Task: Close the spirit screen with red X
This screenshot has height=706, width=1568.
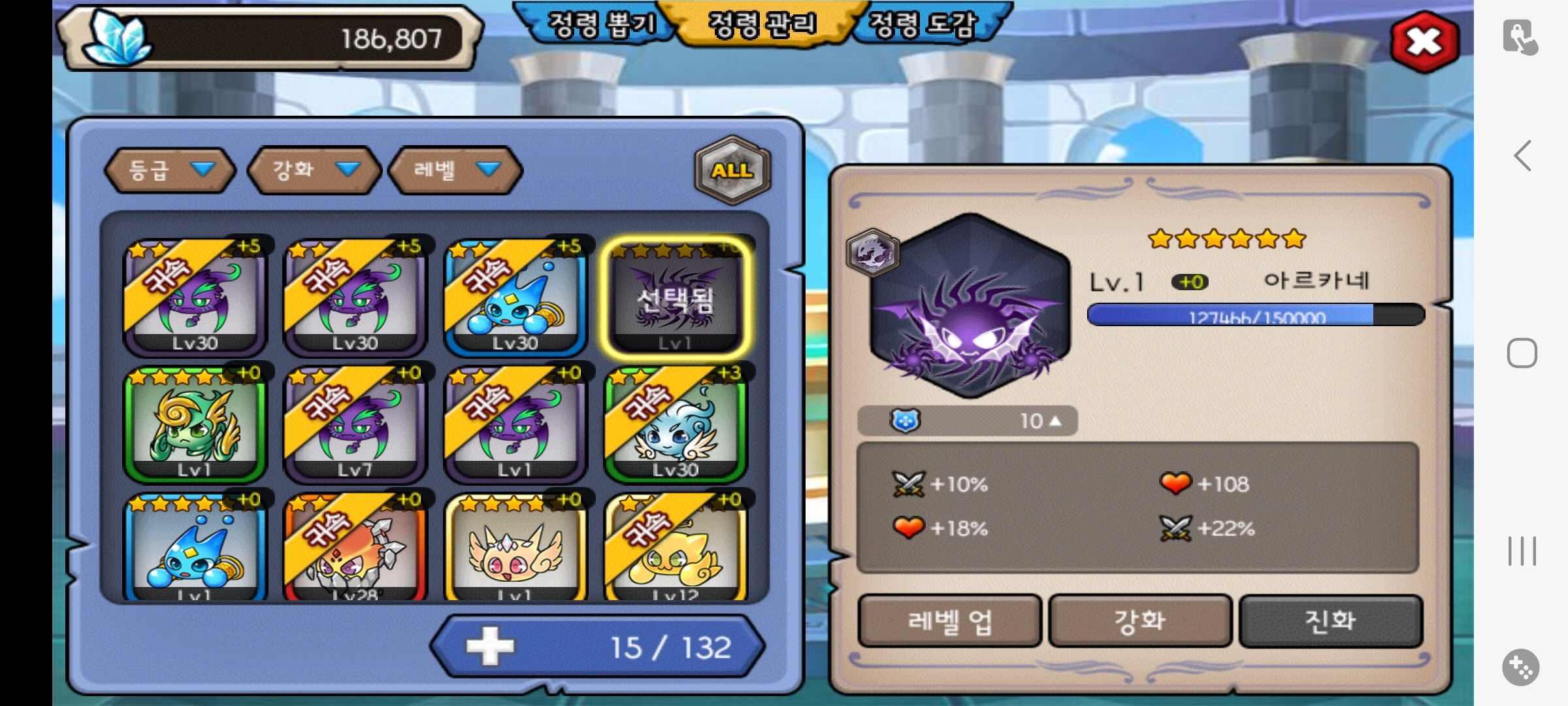Action: tap(1424, 42)
